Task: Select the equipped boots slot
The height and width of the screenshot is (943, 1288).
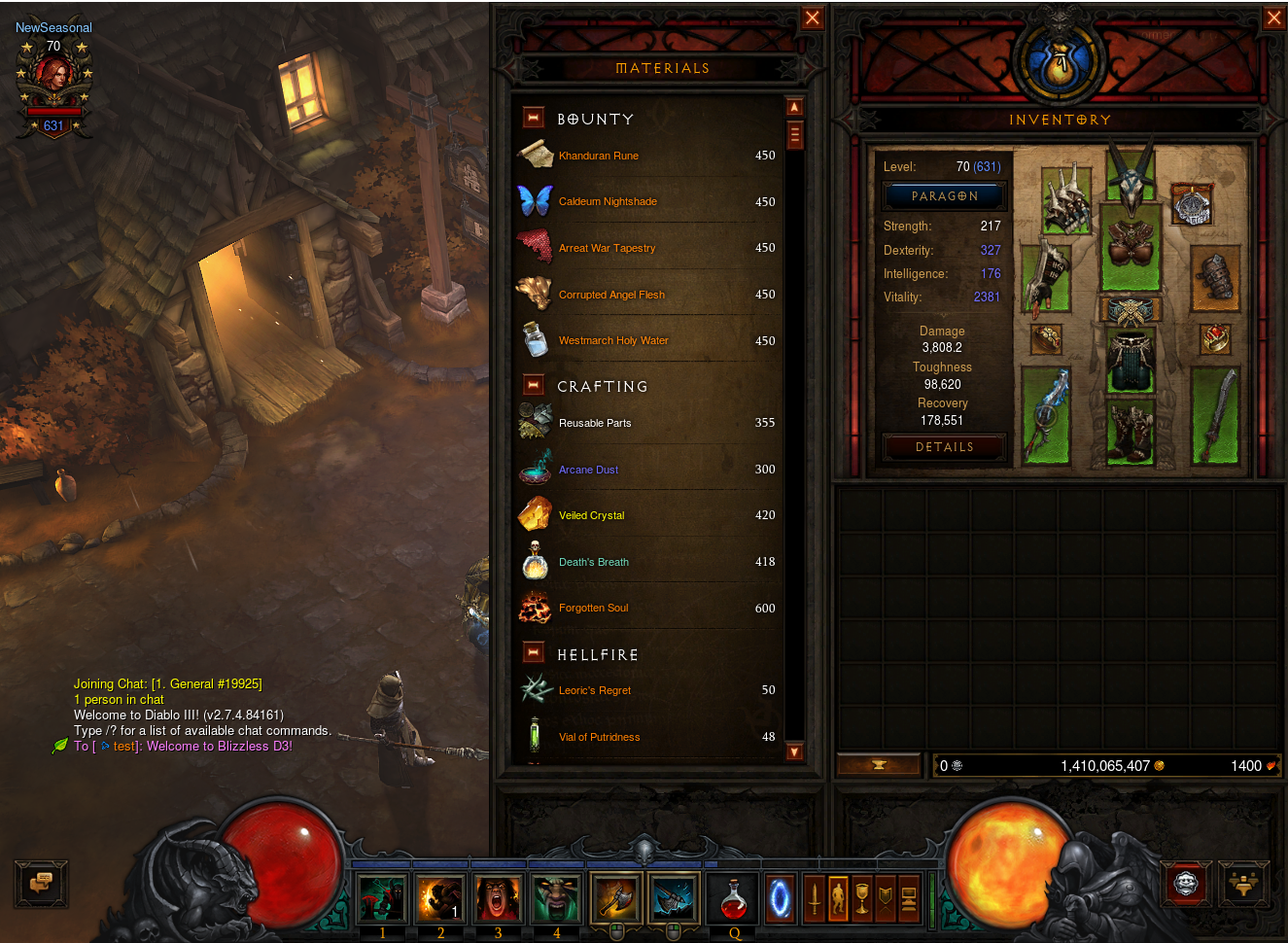Action: point(1130,431)
